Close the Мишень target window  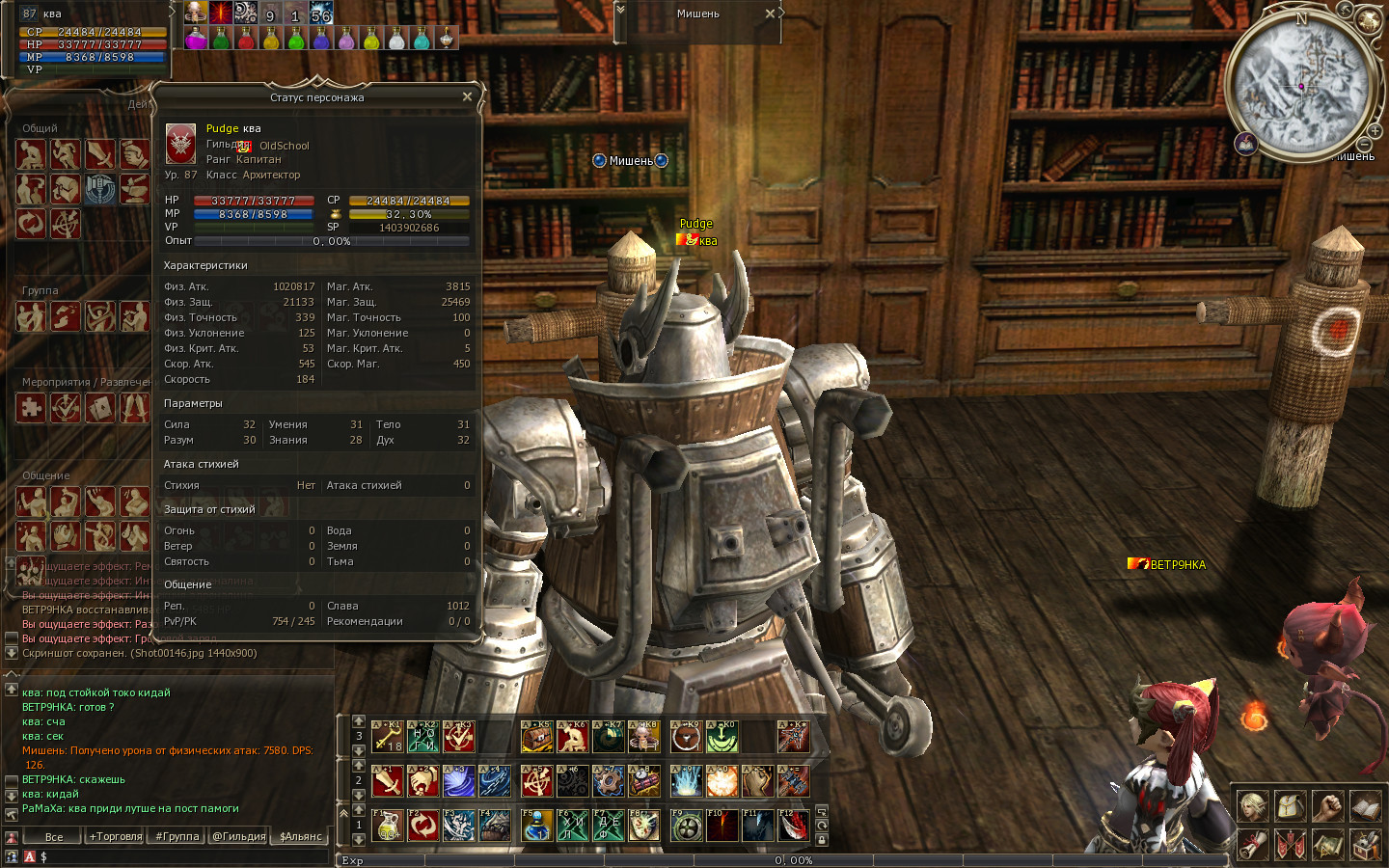[770, 14]
